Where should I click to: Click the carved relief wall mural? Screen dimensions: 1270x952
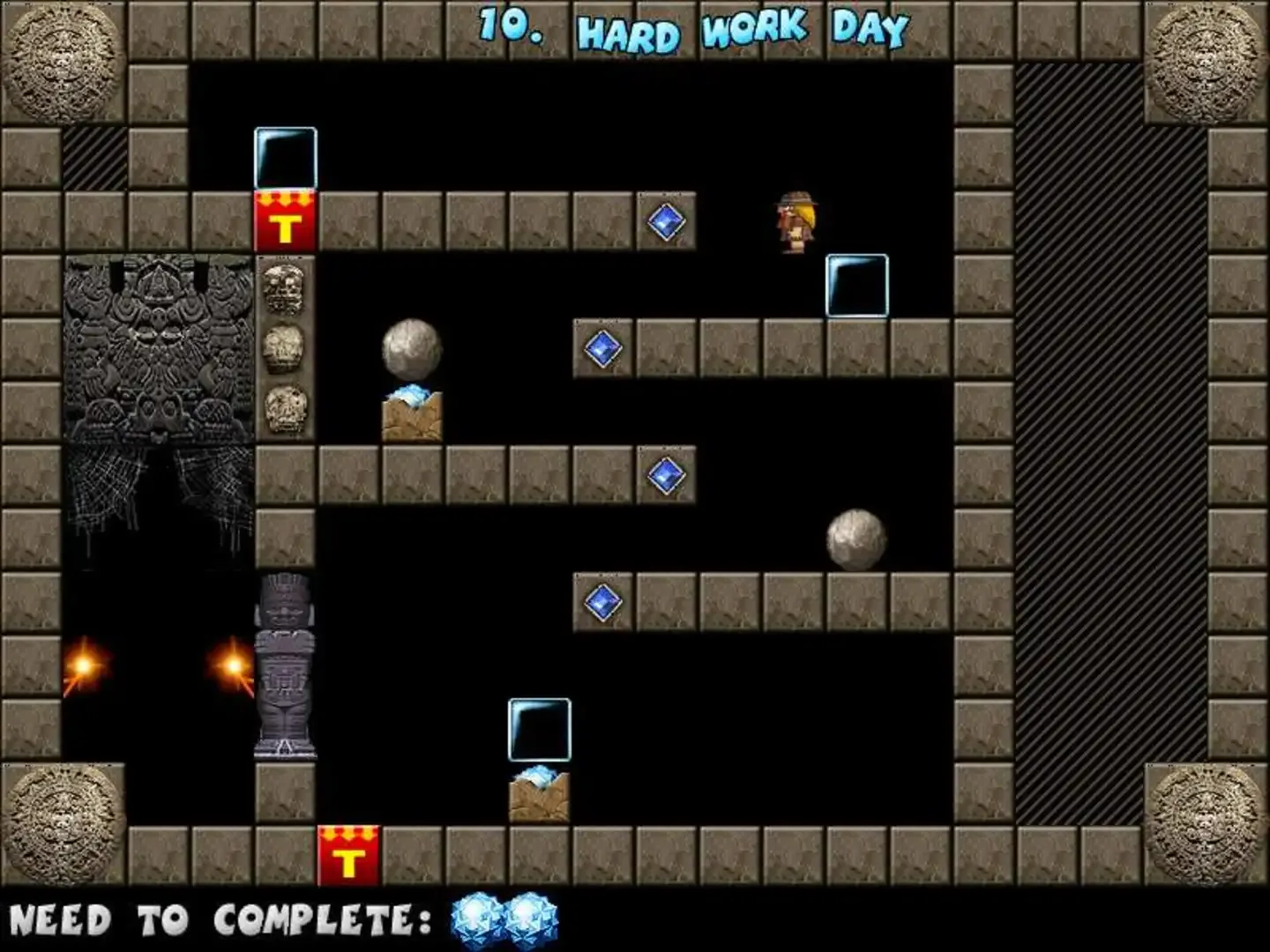tap(159, 370)
